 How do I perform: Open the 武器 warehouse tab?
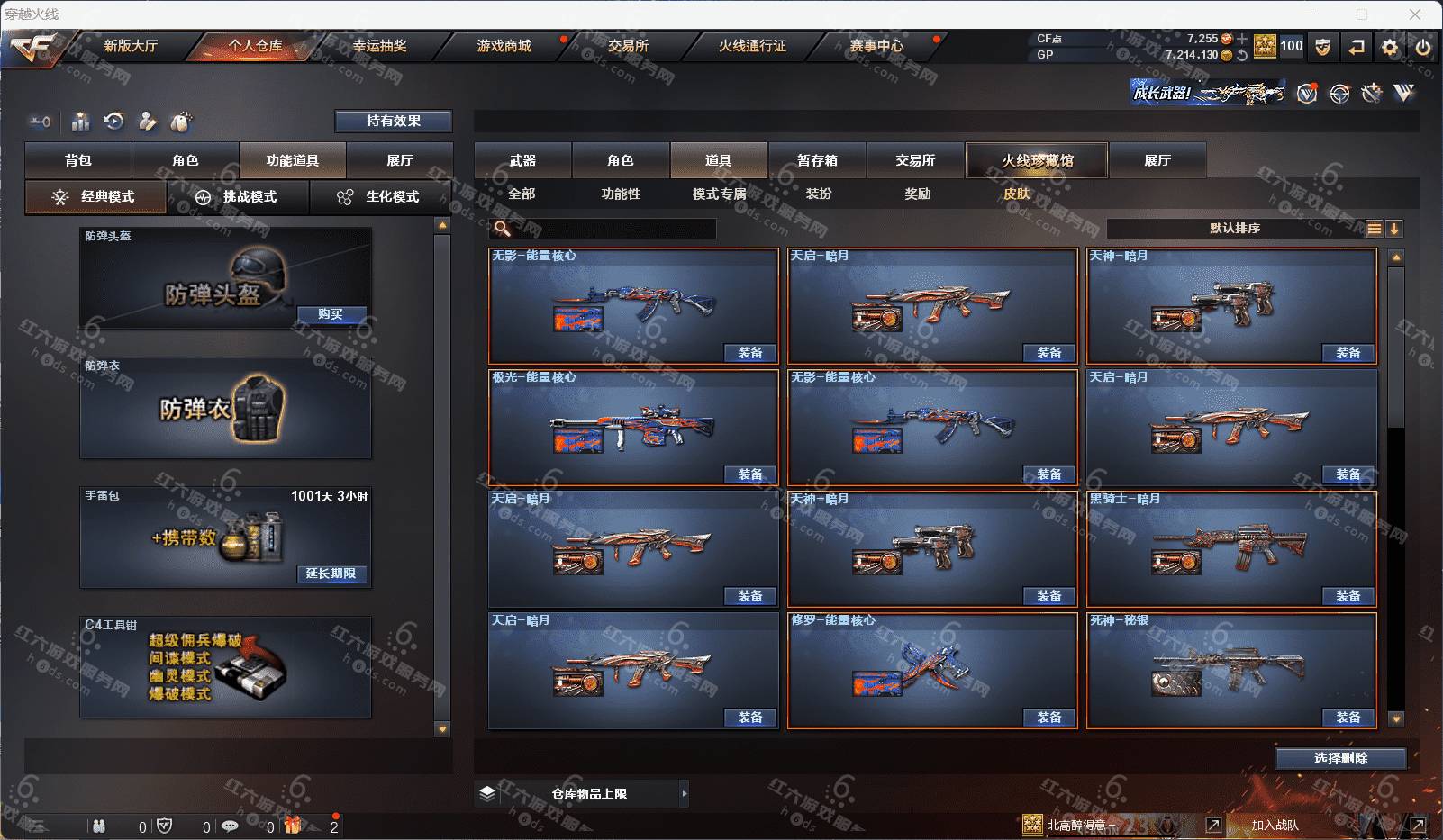(x=522, y=160)
